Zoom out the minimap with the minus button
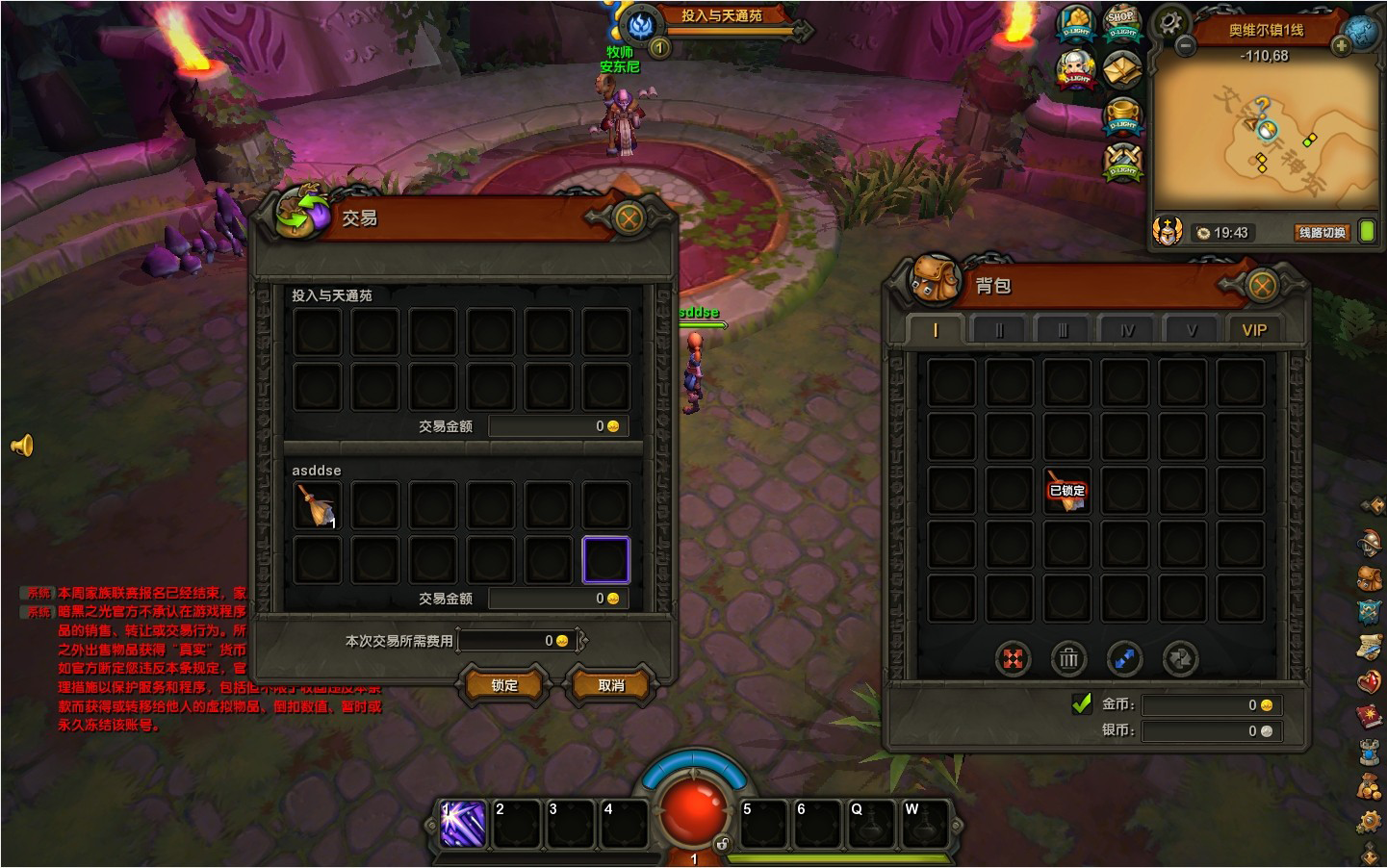This screenshot has height=868, width=1387. 1186,45
